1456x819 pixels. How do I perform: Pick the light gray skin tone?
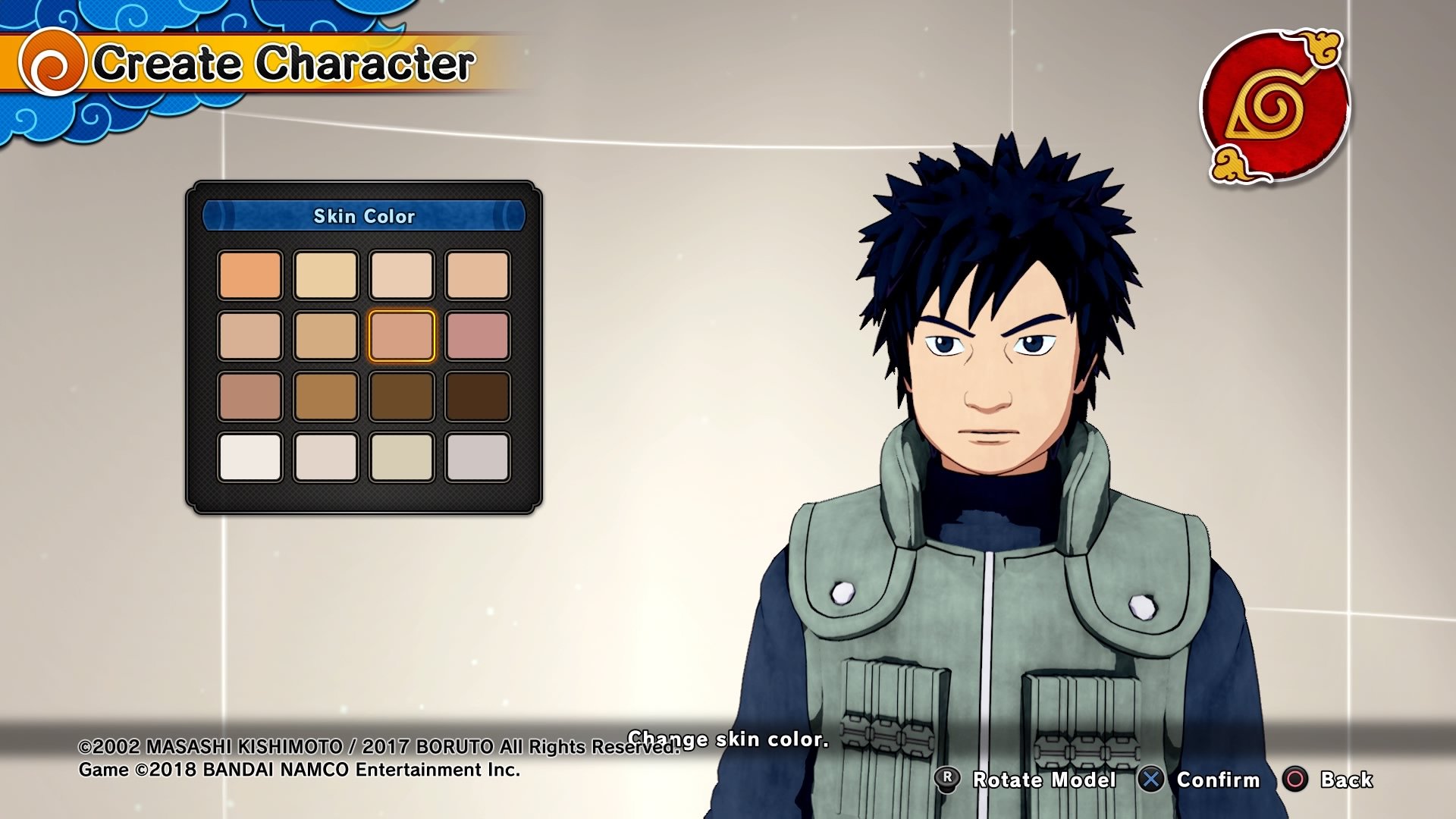pos(478,457)
